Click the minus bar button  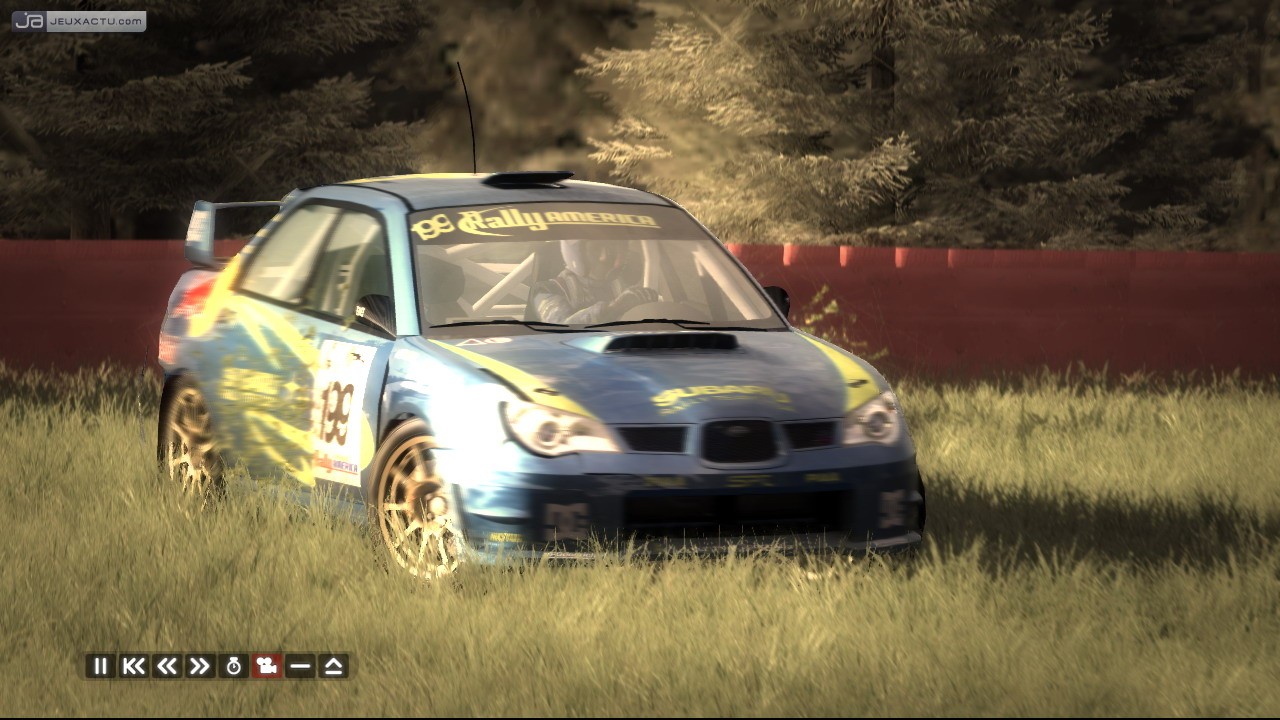300,666
